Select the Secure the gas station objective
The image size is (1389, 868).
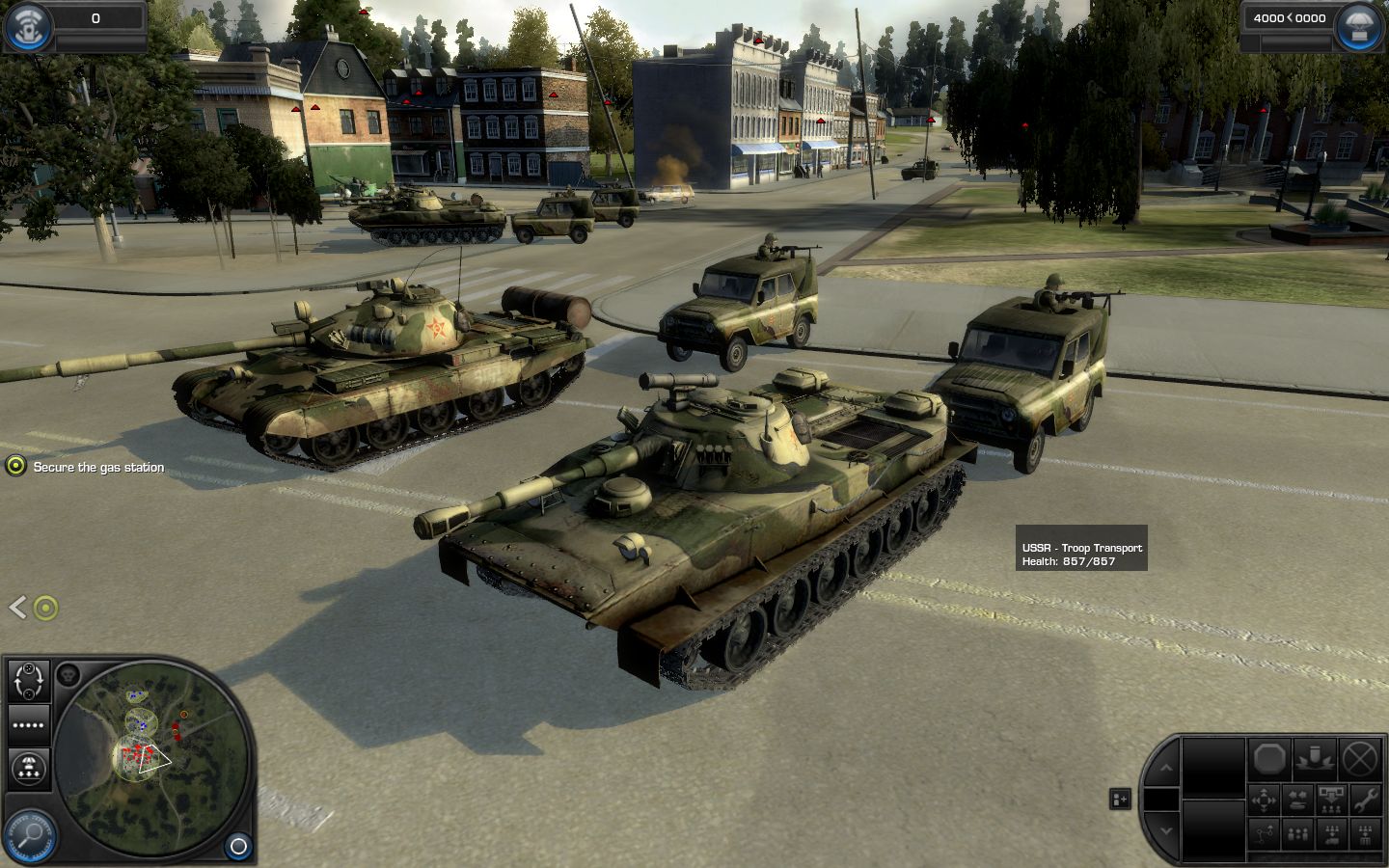coord(98,468)
